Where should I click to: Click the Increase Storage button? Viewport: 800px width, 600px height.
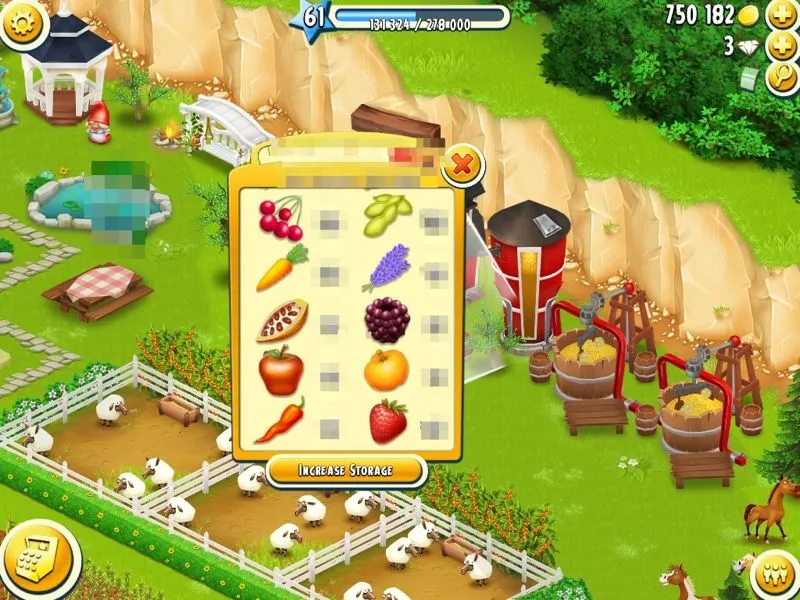click(x=346, y=470)
